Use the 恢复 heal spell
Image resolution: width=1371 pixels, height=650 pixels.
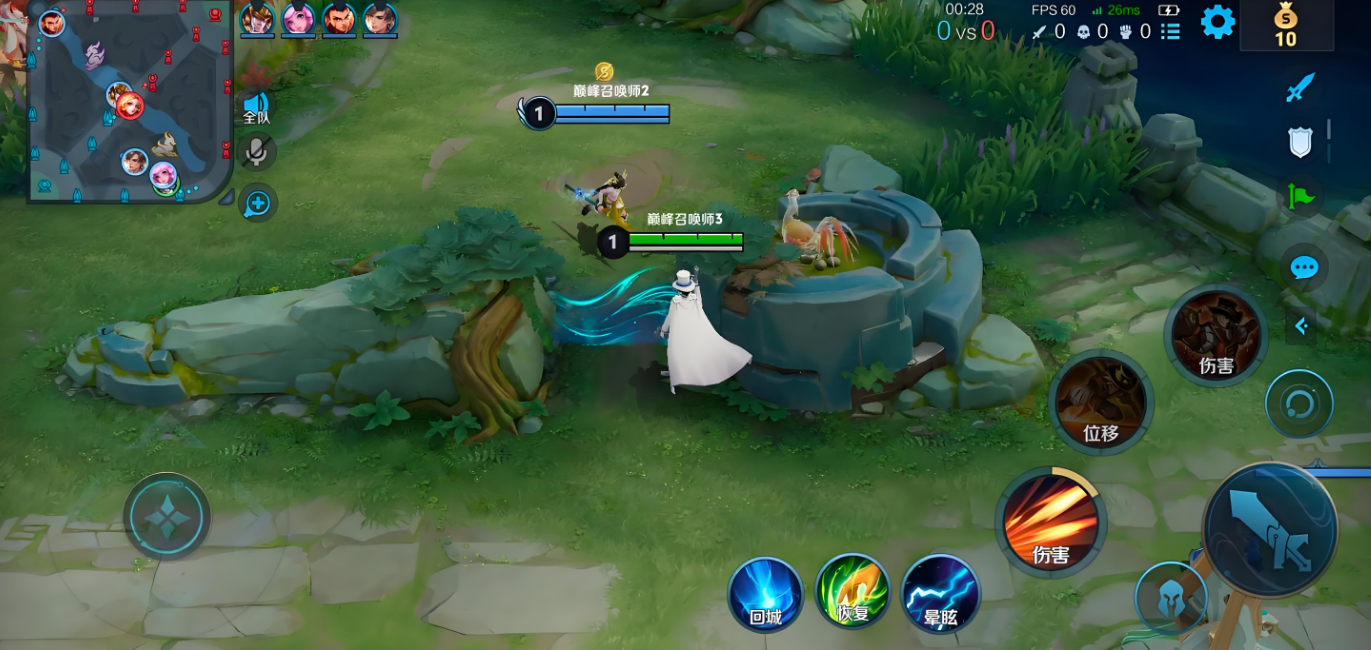pyautogui.click(x=853, y=592)
